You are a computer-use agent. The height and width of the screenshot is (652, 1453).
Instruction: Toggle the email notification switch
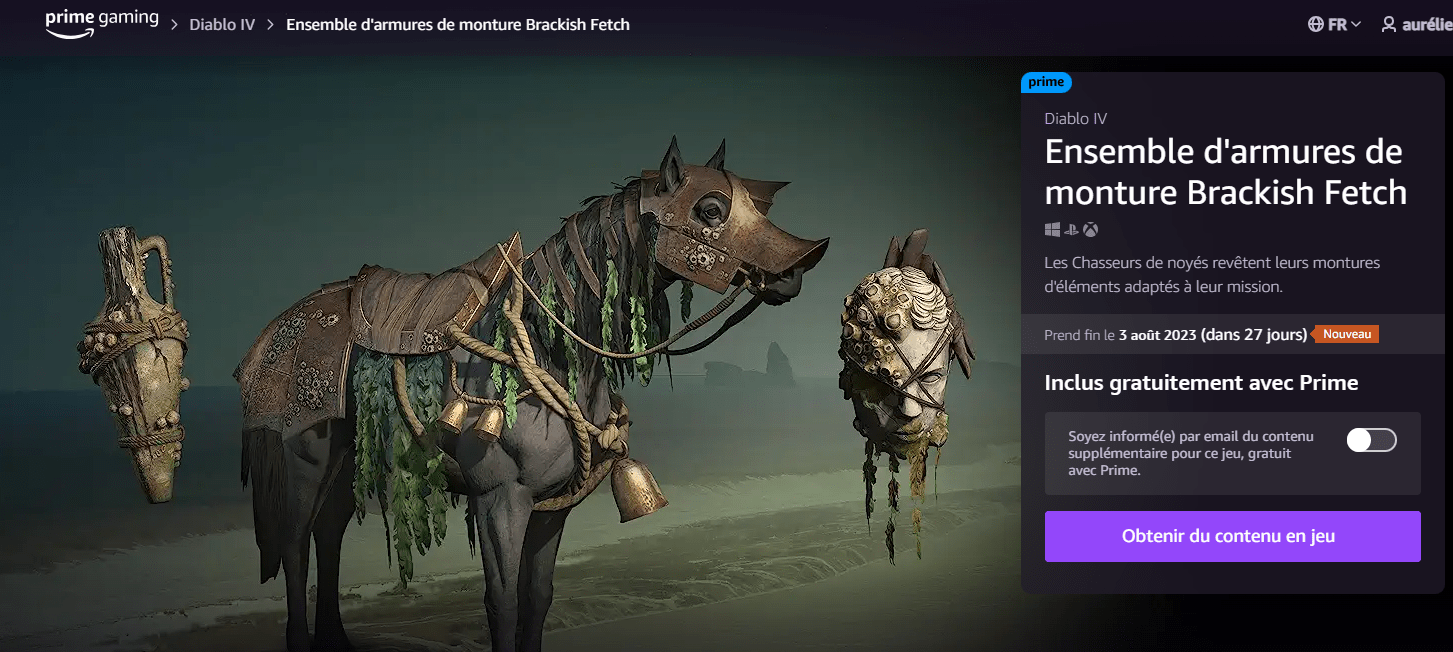pos(1371,440)
